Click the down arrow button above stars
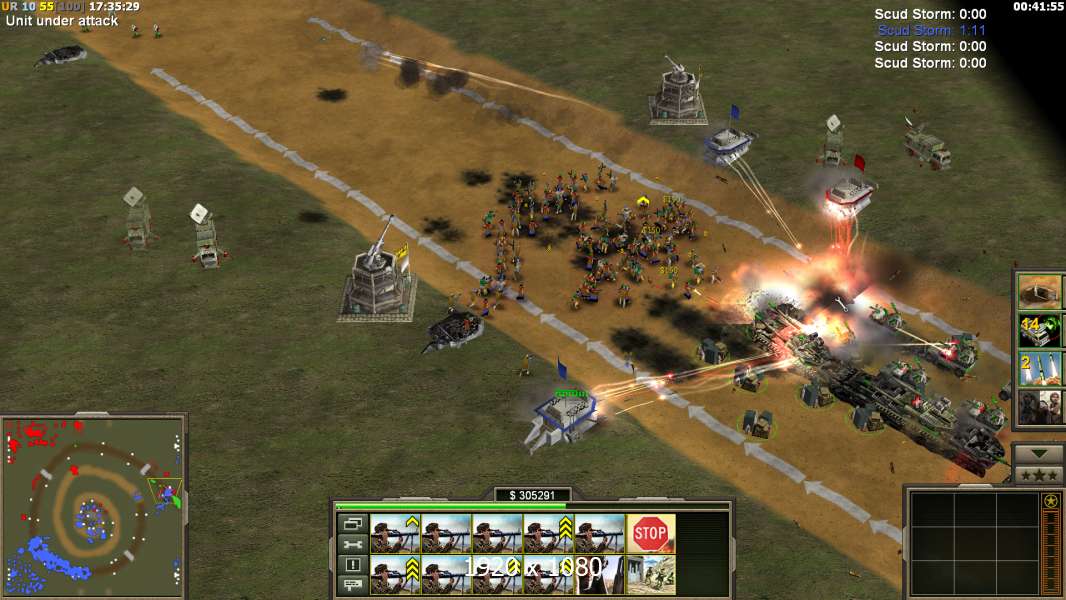Image resolution: width=1066 pixels, height=600 pixels. pos(1038,454)
